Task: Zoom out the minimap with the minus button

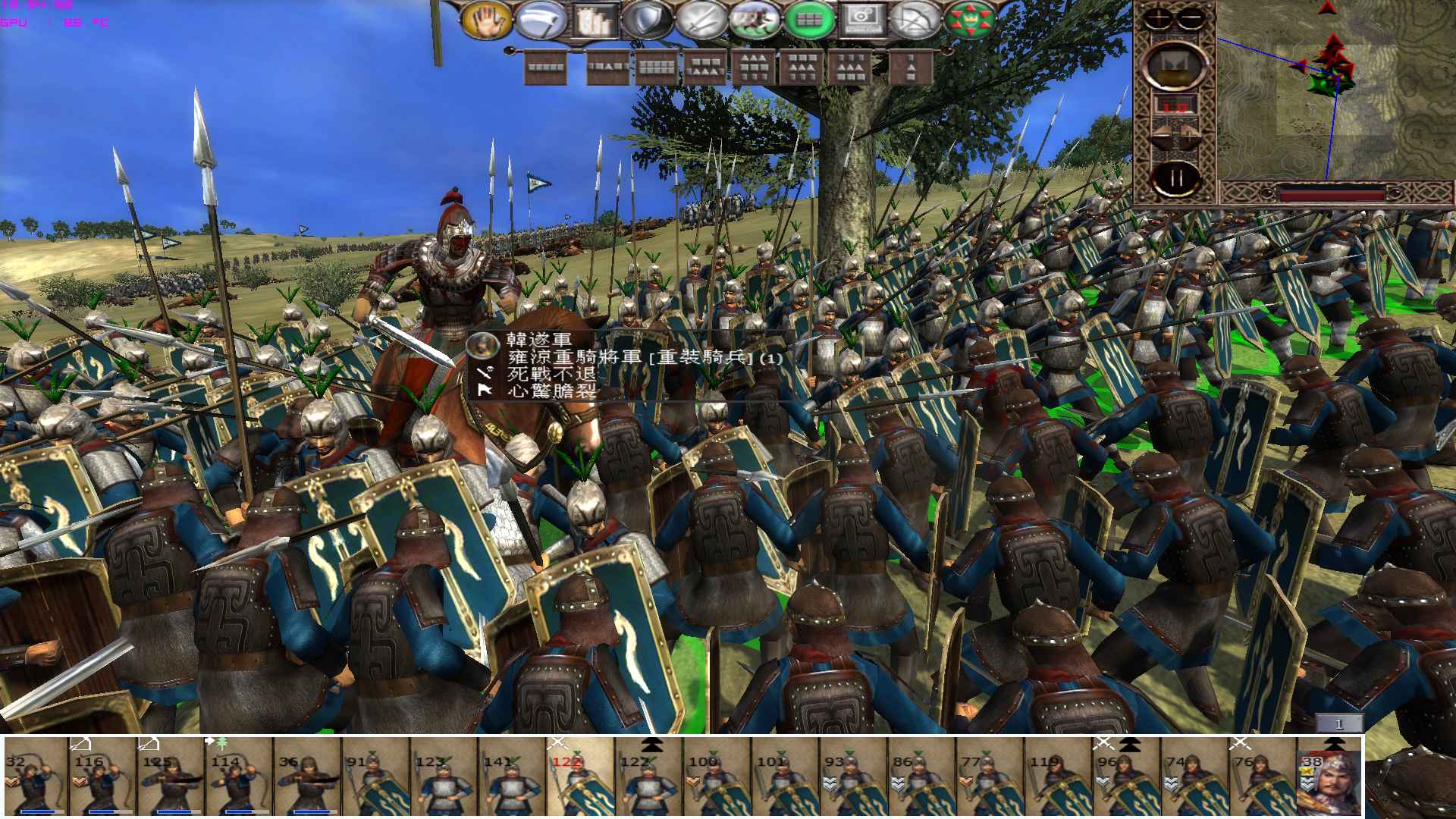Action: coord(1189,17)
